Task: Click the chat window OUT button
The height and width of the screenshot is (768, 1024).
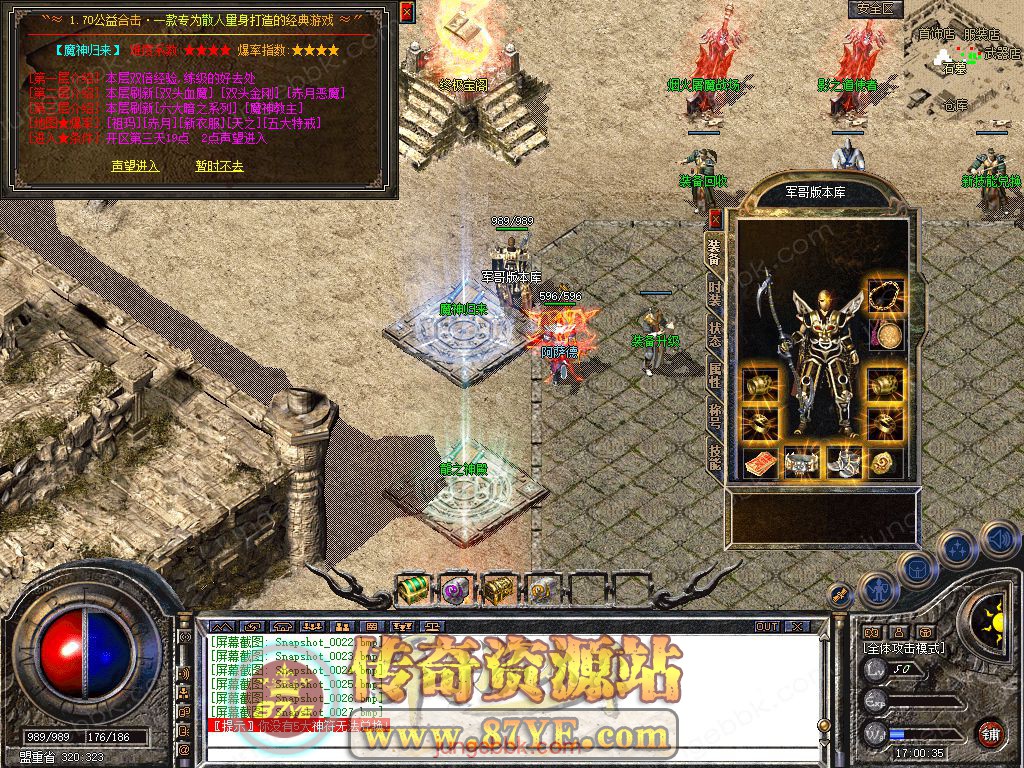Action: (767, 626)
